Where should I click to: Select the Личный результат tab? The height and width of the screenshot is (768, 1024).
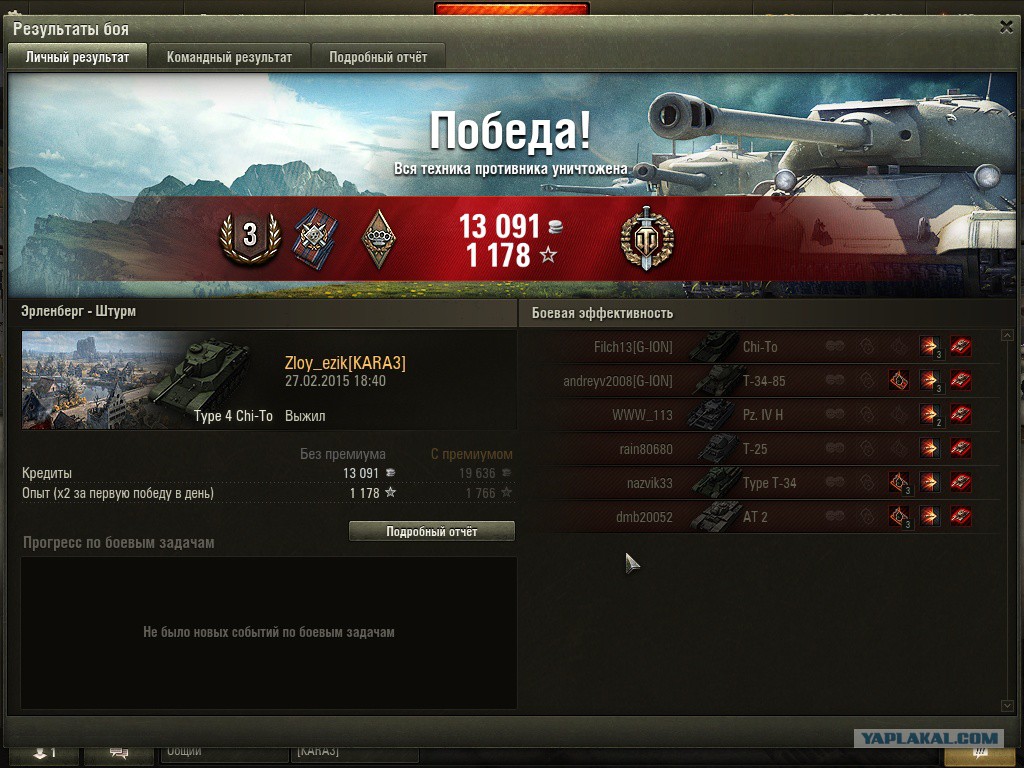(x=77, y=57)
